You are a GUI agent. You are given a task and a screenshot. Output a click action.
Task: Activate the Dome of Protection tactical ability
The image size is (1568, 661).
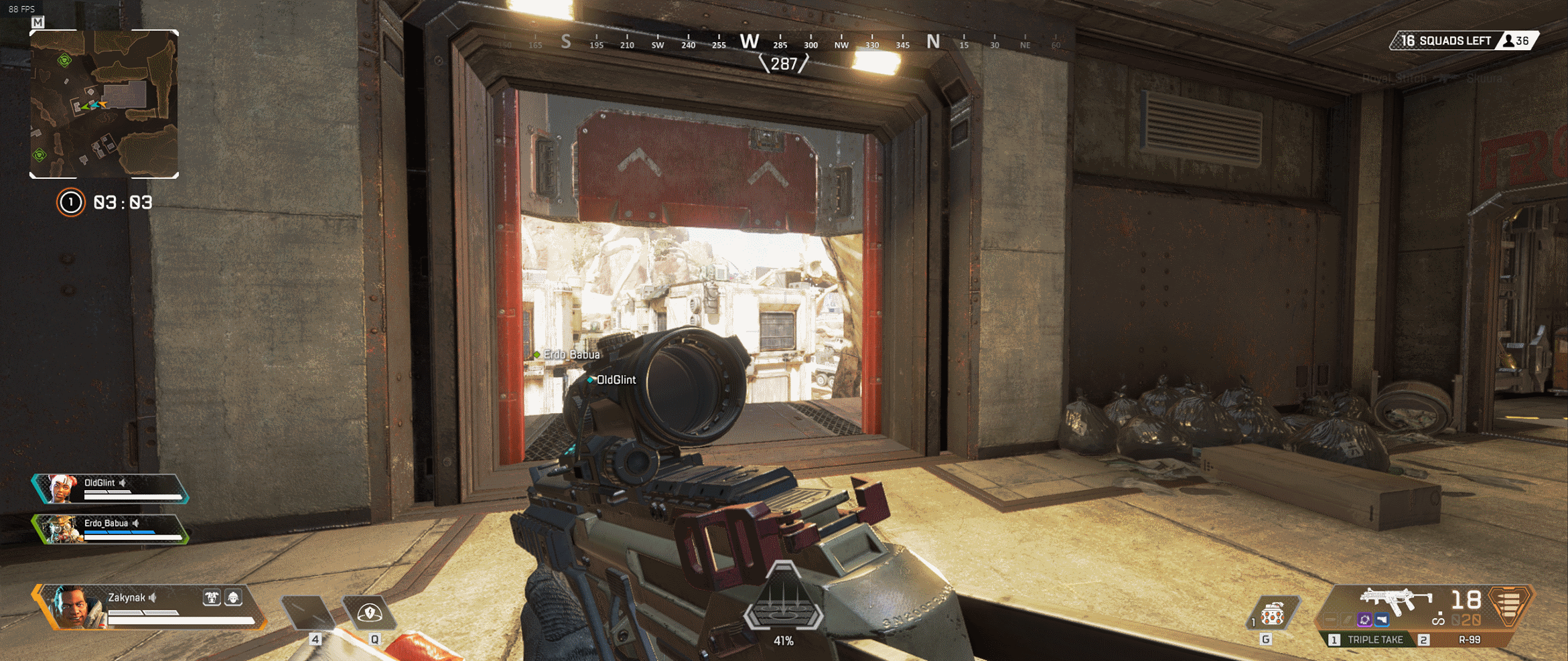[x=369, y=612]
